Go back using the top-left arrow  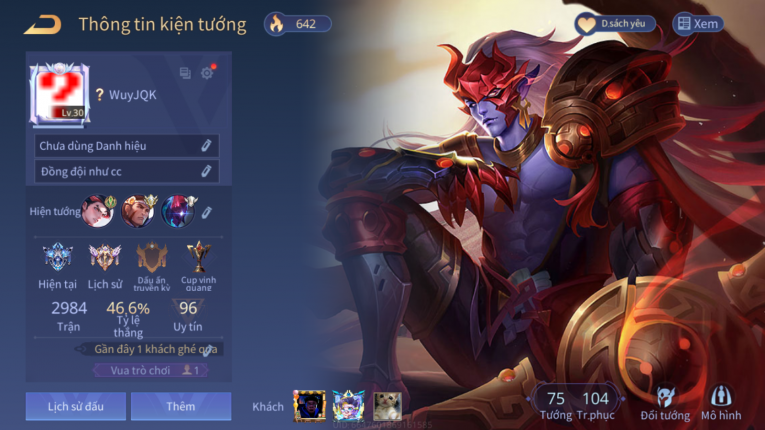(x=42, y=24)
